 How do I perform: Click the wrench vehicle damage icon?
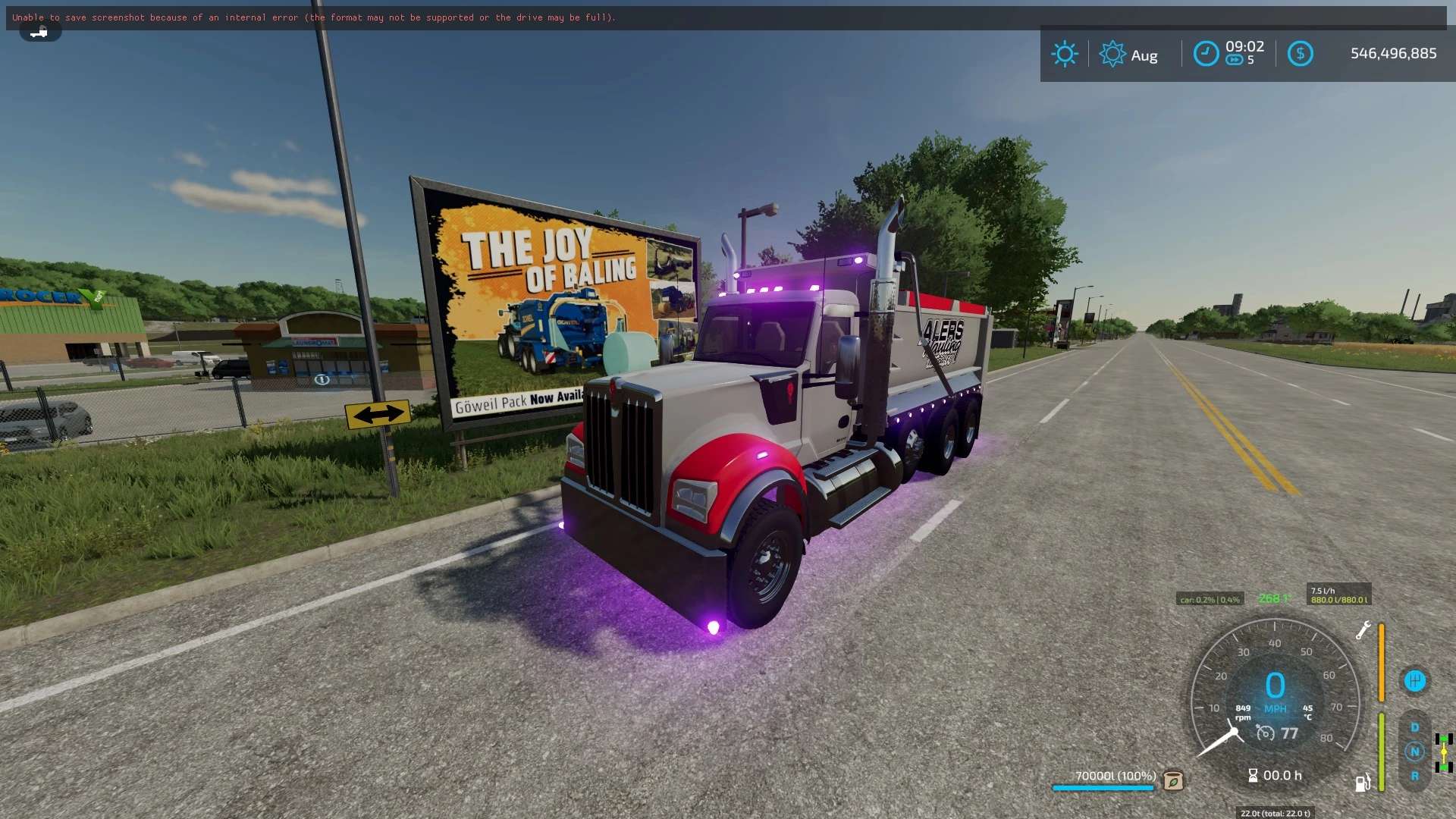pyautogui.click(x=1363, y=630)
